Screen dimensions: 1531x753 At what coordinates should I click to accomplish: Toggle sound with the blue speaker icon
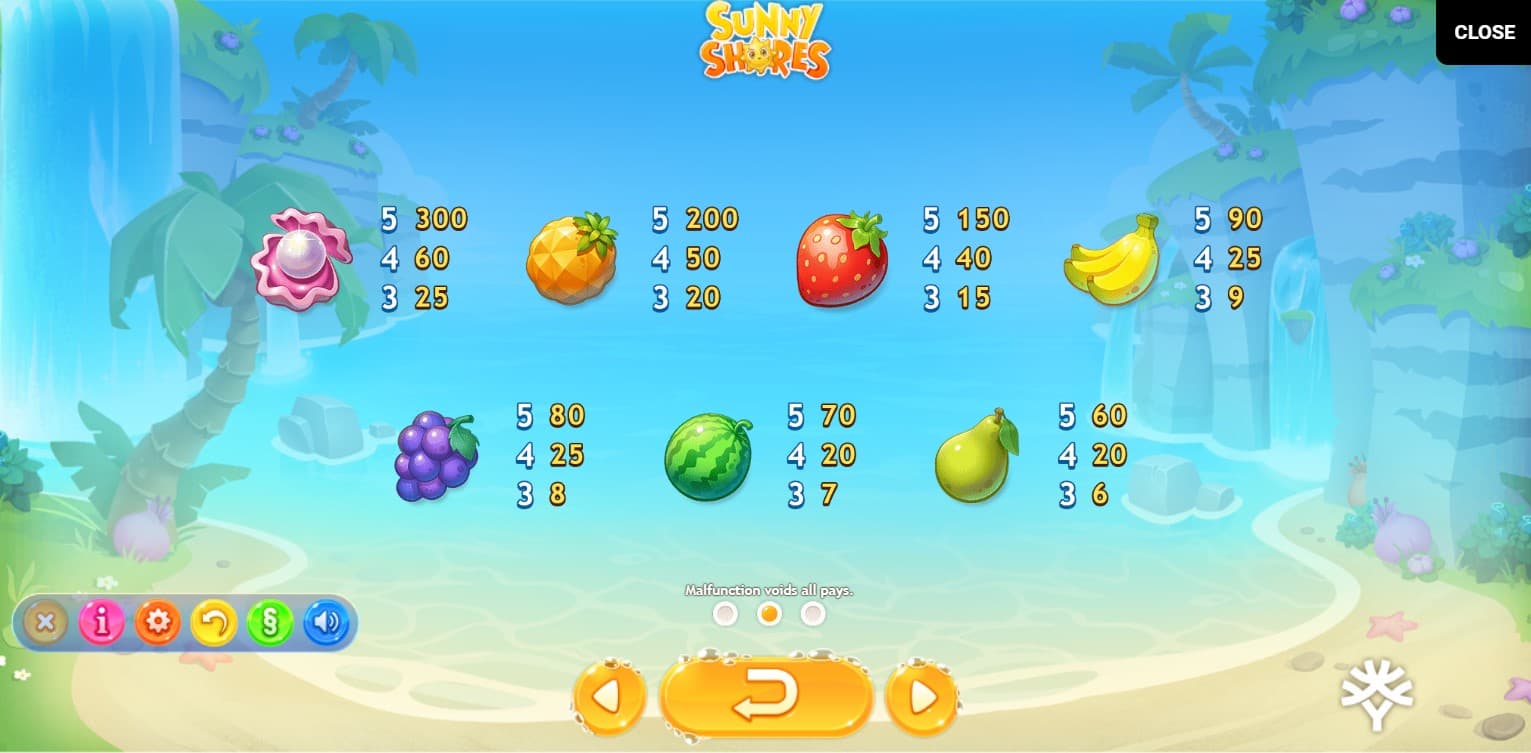click(x=326, y=623)
